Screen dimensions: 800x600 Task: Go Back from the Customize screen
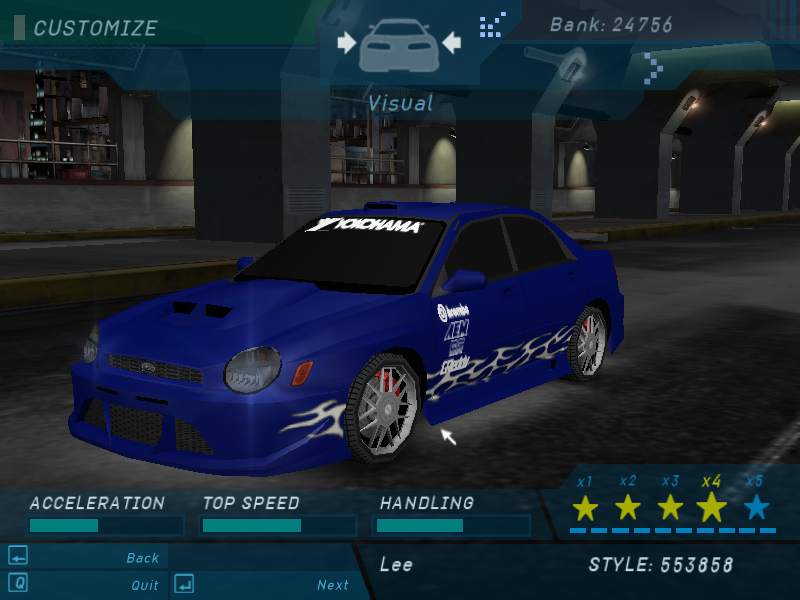point(142,558)
